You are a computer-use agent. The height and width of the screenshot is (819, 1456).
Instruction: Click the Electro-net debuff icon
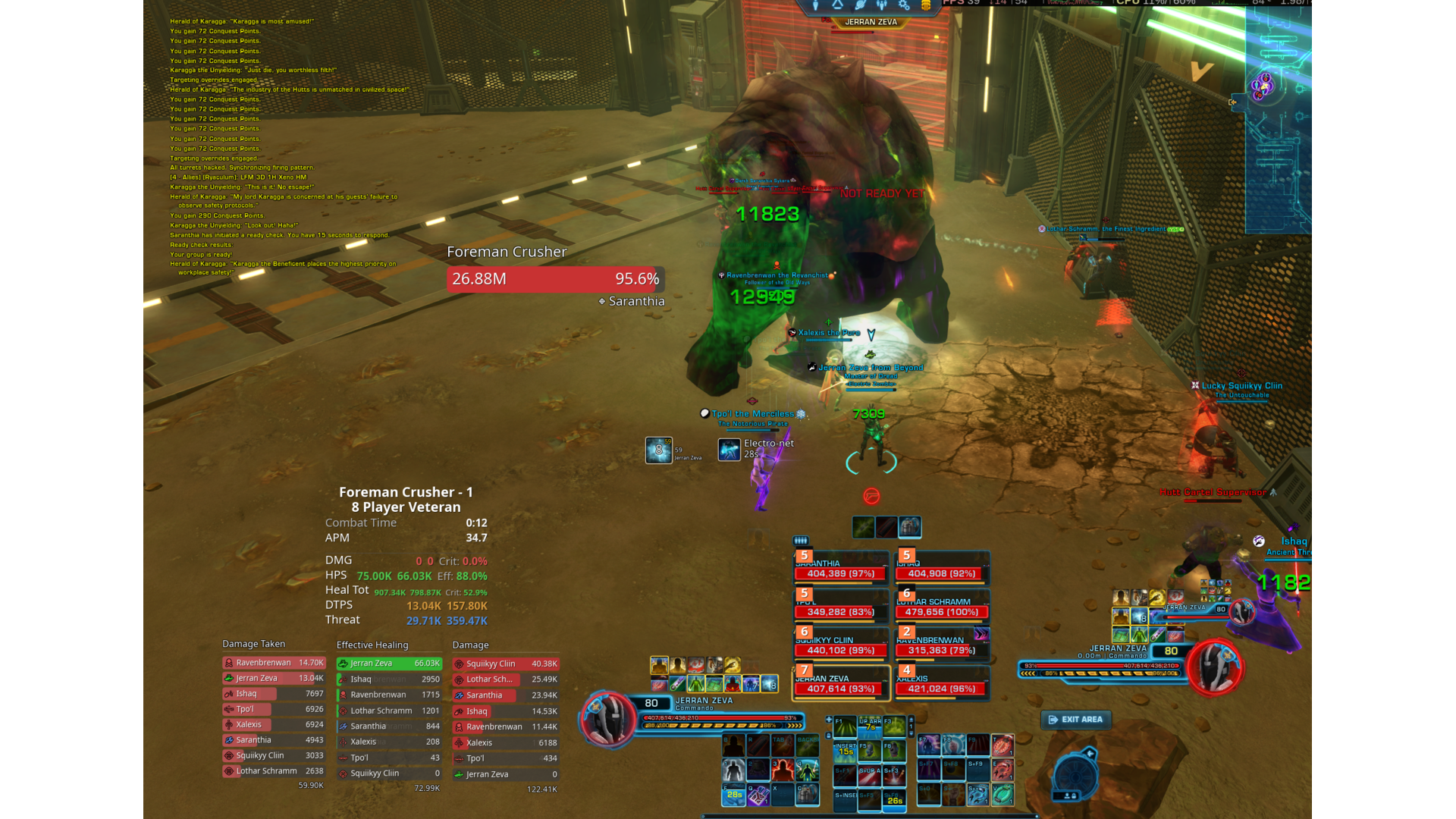729,450
